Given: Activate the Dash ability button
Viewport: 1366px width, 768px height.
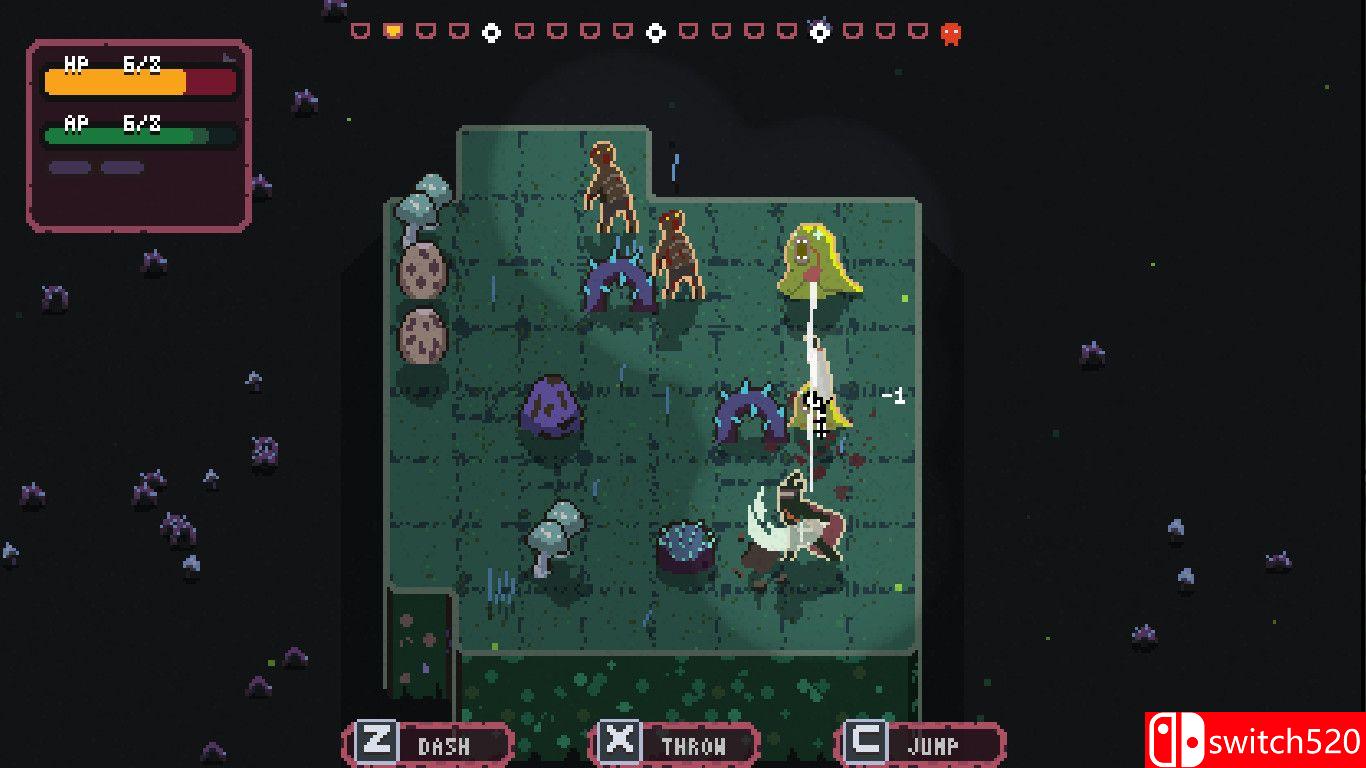Looking at the screenshot, I should point(428,744).
